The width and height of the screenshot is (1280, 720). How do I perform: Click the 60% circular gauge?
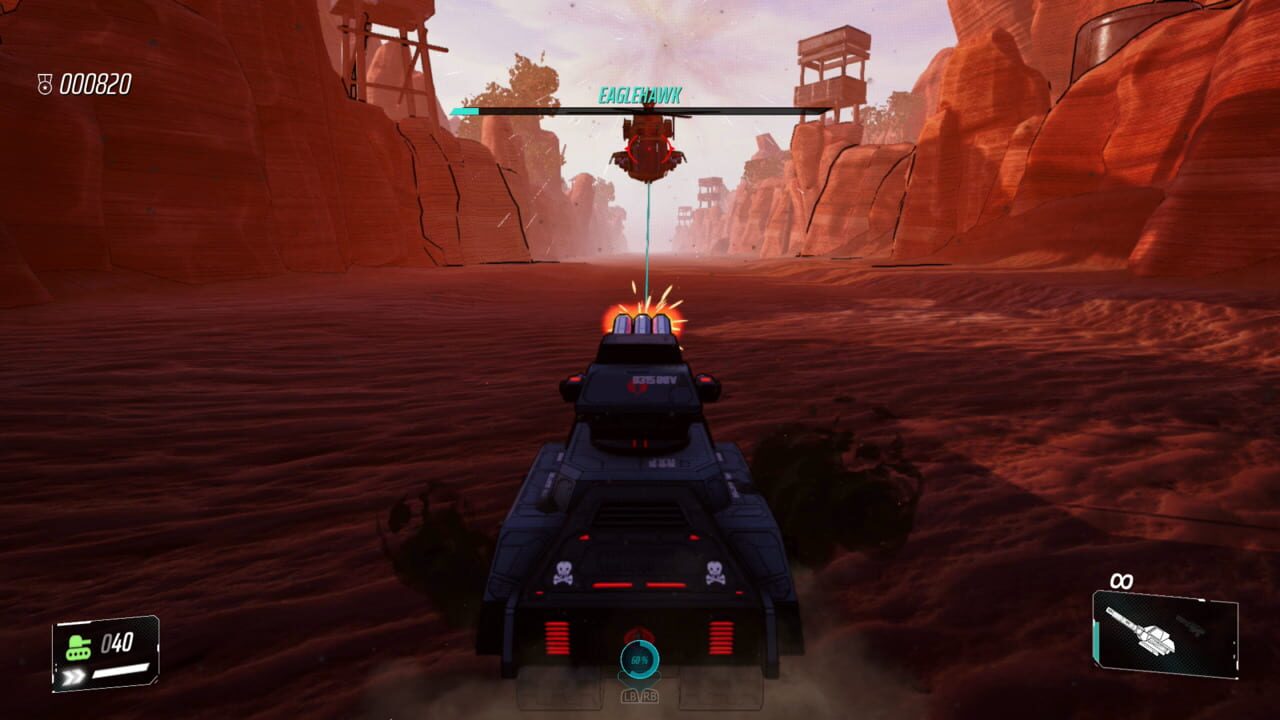[x=639, y=660]
